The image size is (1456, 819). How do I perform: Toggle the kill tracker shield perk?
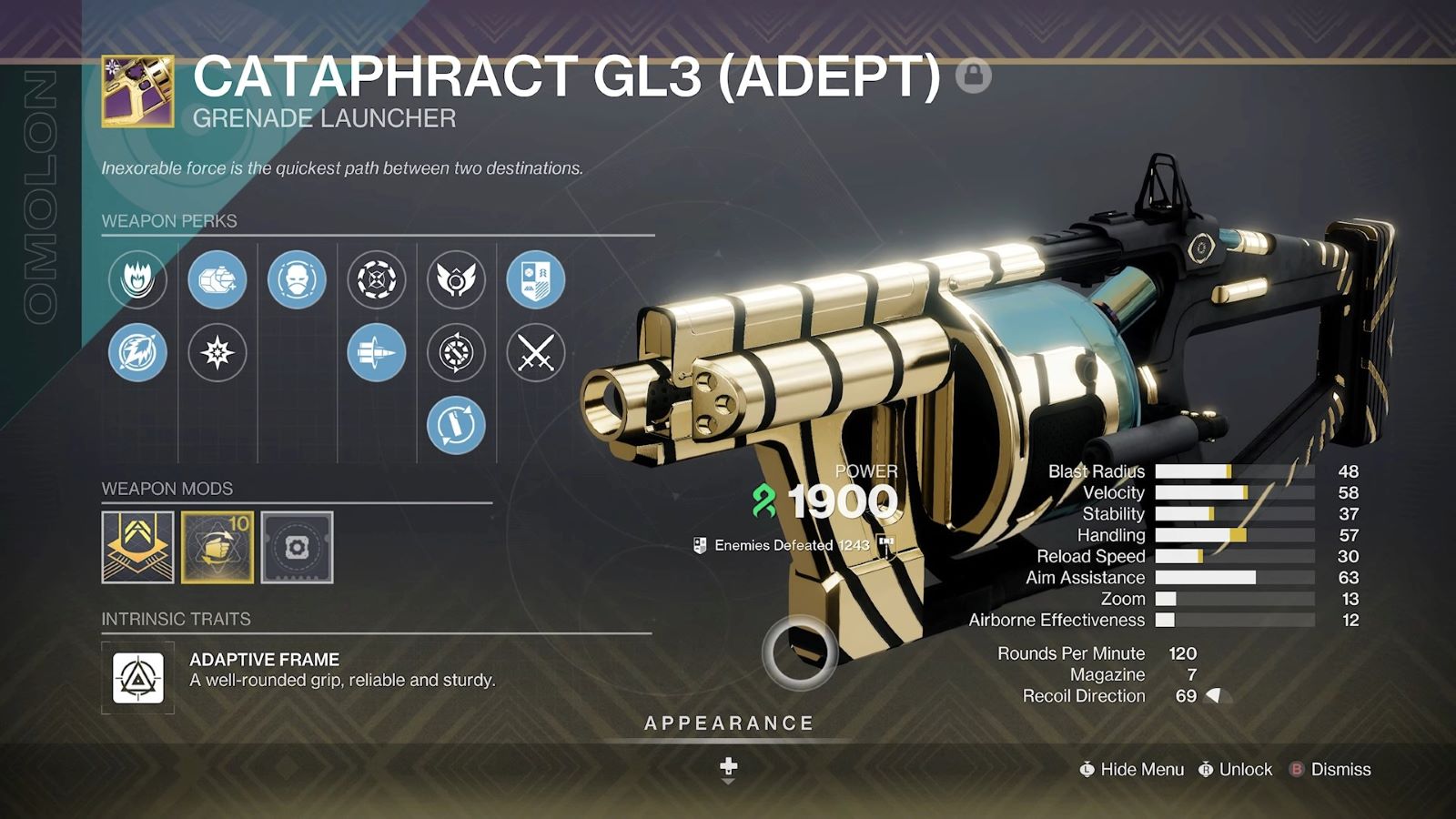[x=536, y=280]
